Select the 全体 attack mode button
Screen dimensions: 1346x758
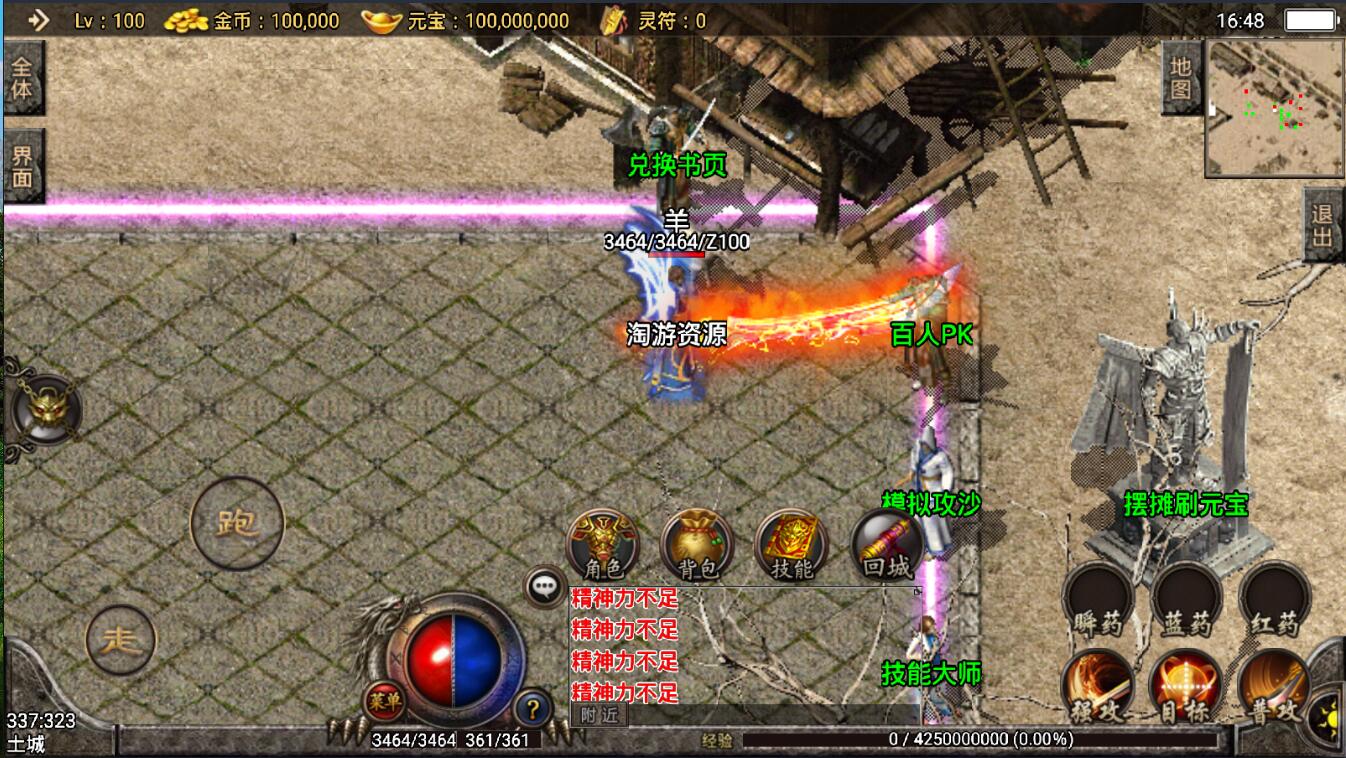(23, 78)
